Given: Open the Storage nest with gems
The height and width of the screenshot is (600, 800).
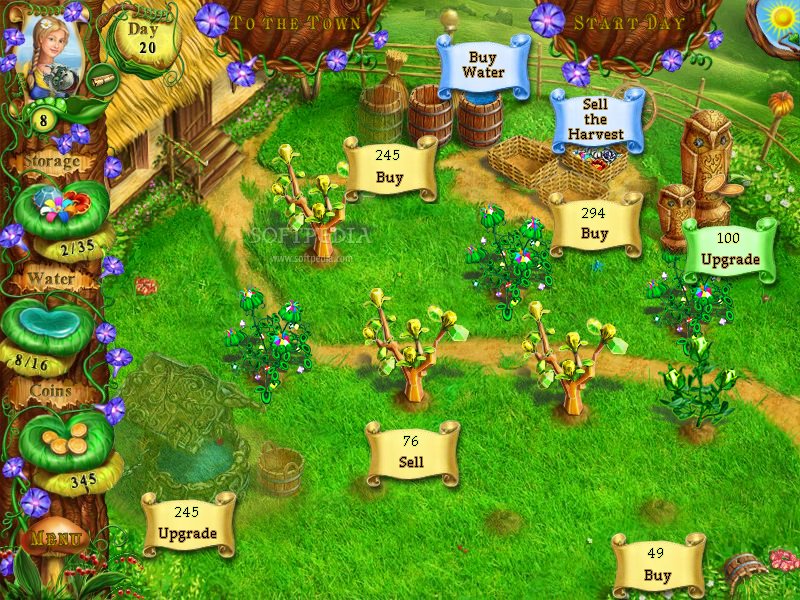Looking at the screenshot, I should click(x=61, y=206).
